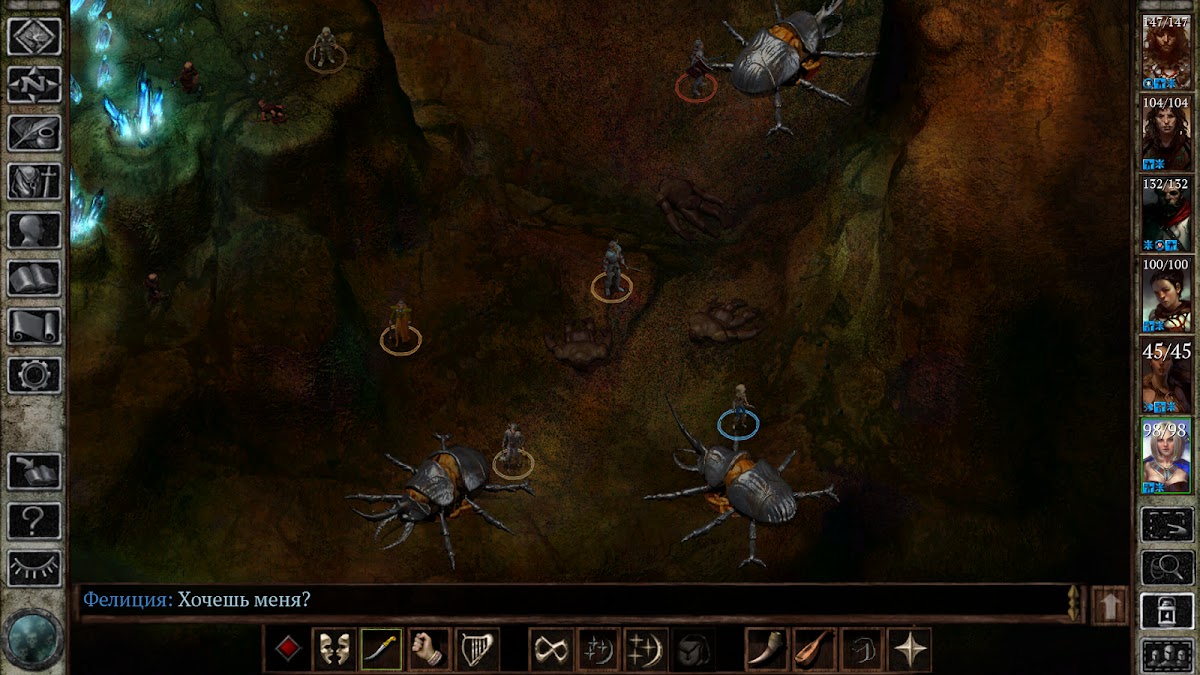Open the priest scroll icon
The width and height of the screenshot is (1200, 675).
[x=34, y=326]
